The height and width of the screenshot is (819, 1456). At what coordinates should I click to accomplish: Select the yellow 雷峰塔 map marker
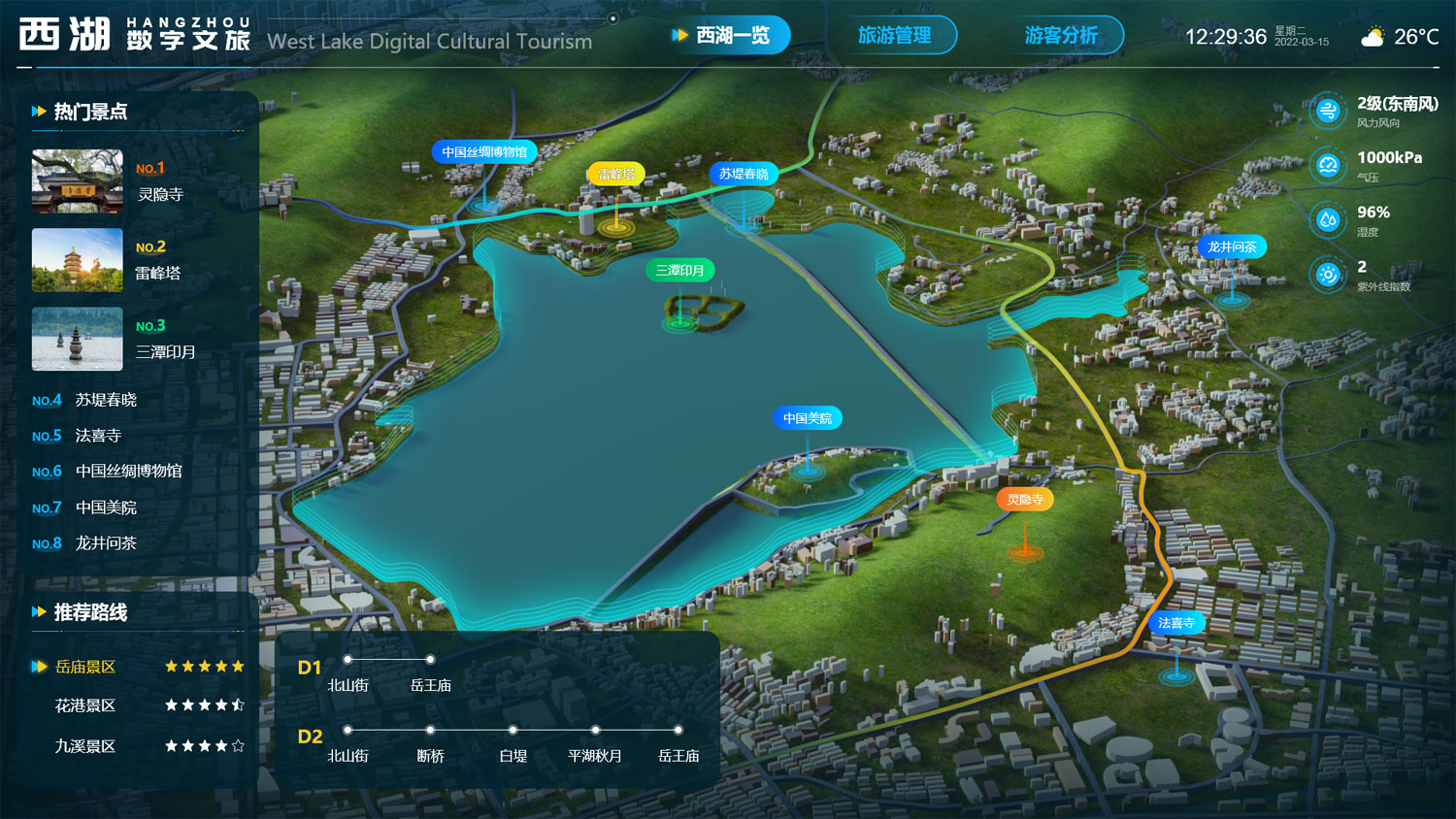[x=615, y=175]
